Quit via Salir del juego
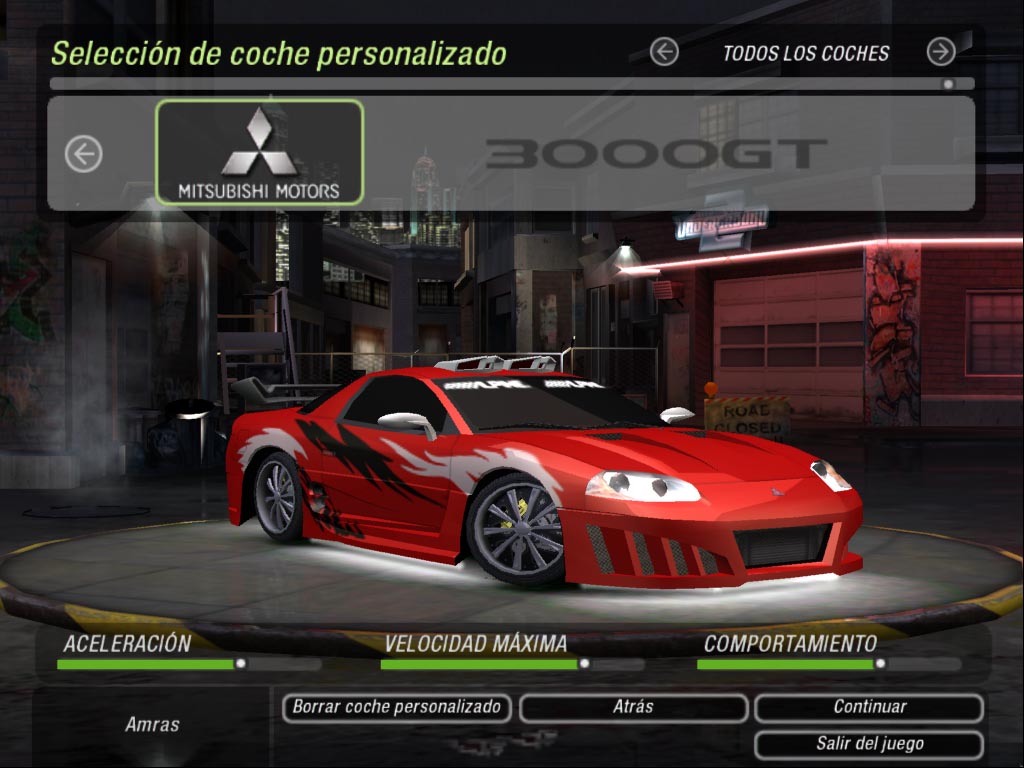 [869, 745]
